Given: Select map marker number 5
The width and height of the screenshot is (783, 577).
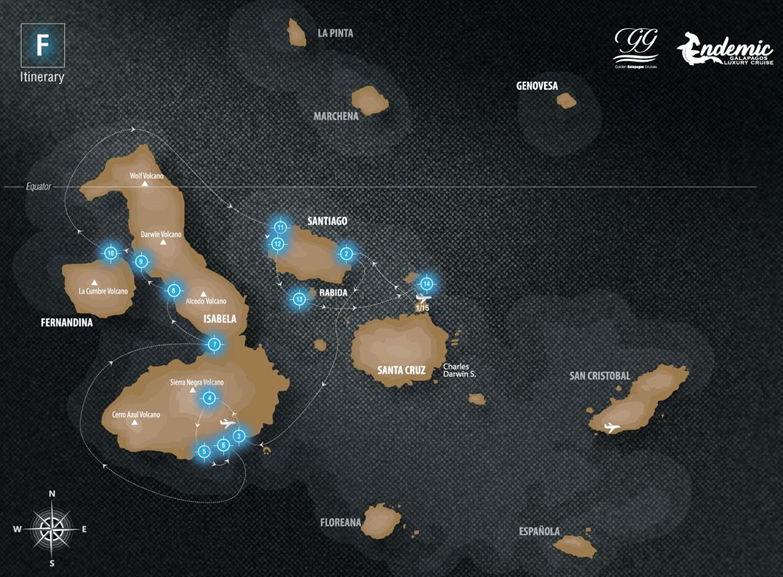Looking at the screenshot, I should click(204, 451).
